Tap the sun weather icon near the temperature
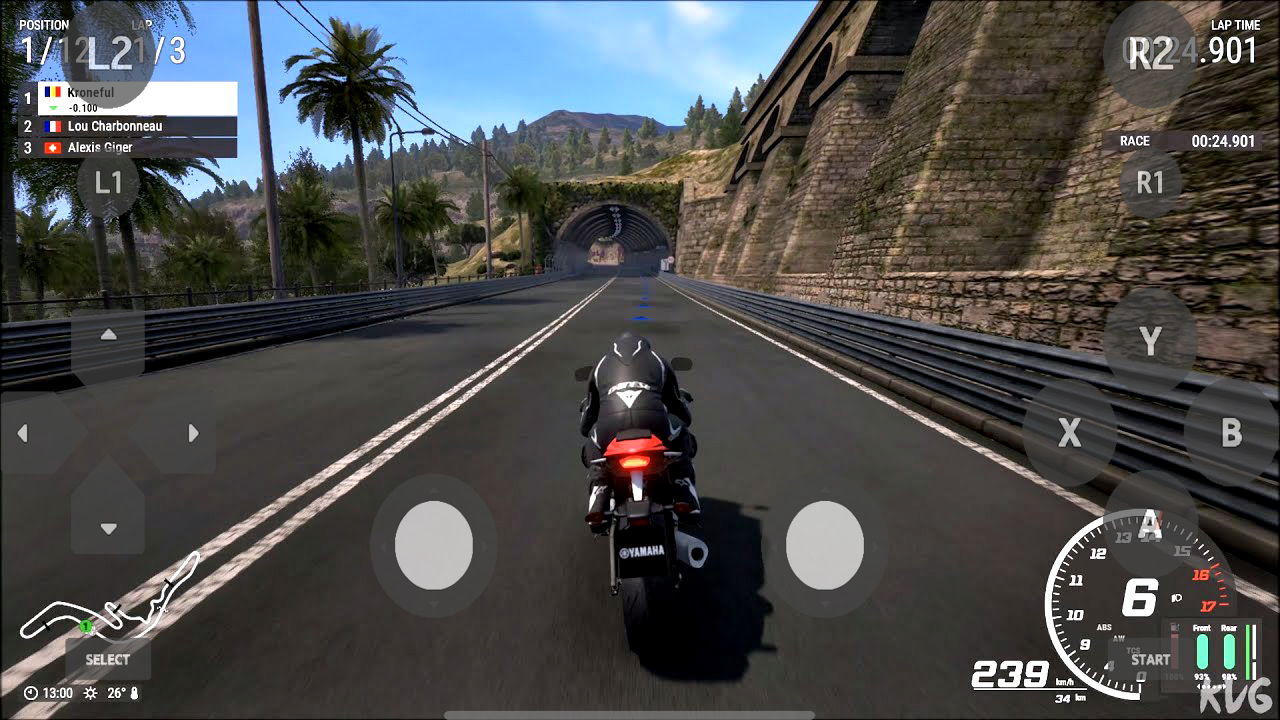 pyautogui.click(x=92, y=691)
